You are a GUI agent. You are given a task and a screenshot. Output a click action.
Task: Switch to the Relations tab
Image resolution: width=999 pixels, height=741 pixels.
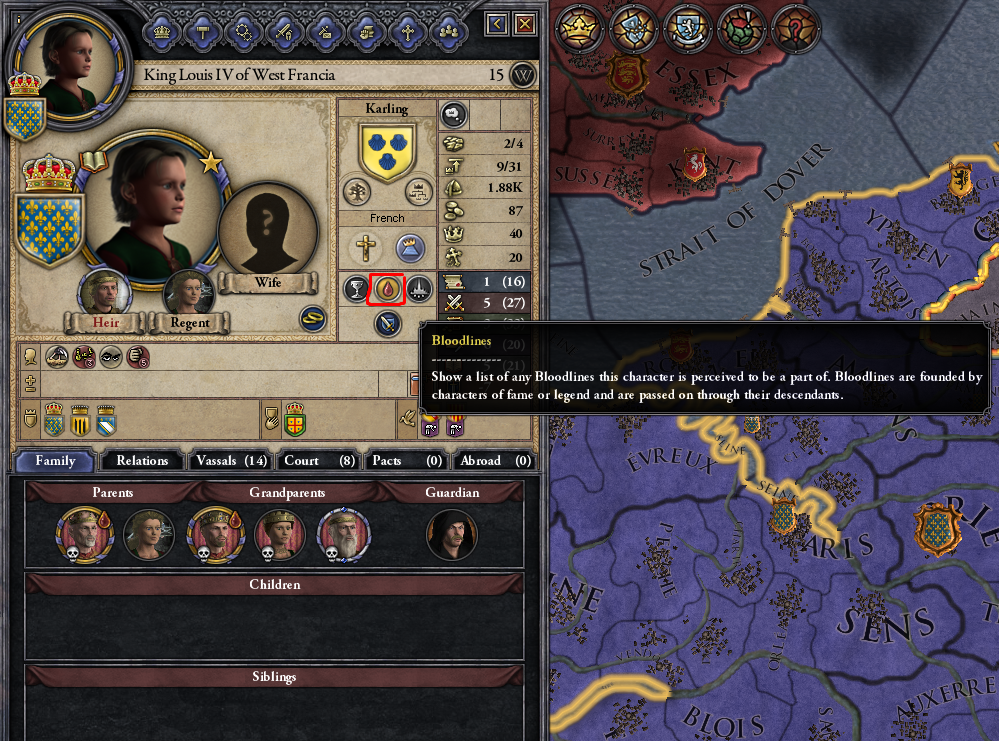pyautogui.click(x=142, y=461)
